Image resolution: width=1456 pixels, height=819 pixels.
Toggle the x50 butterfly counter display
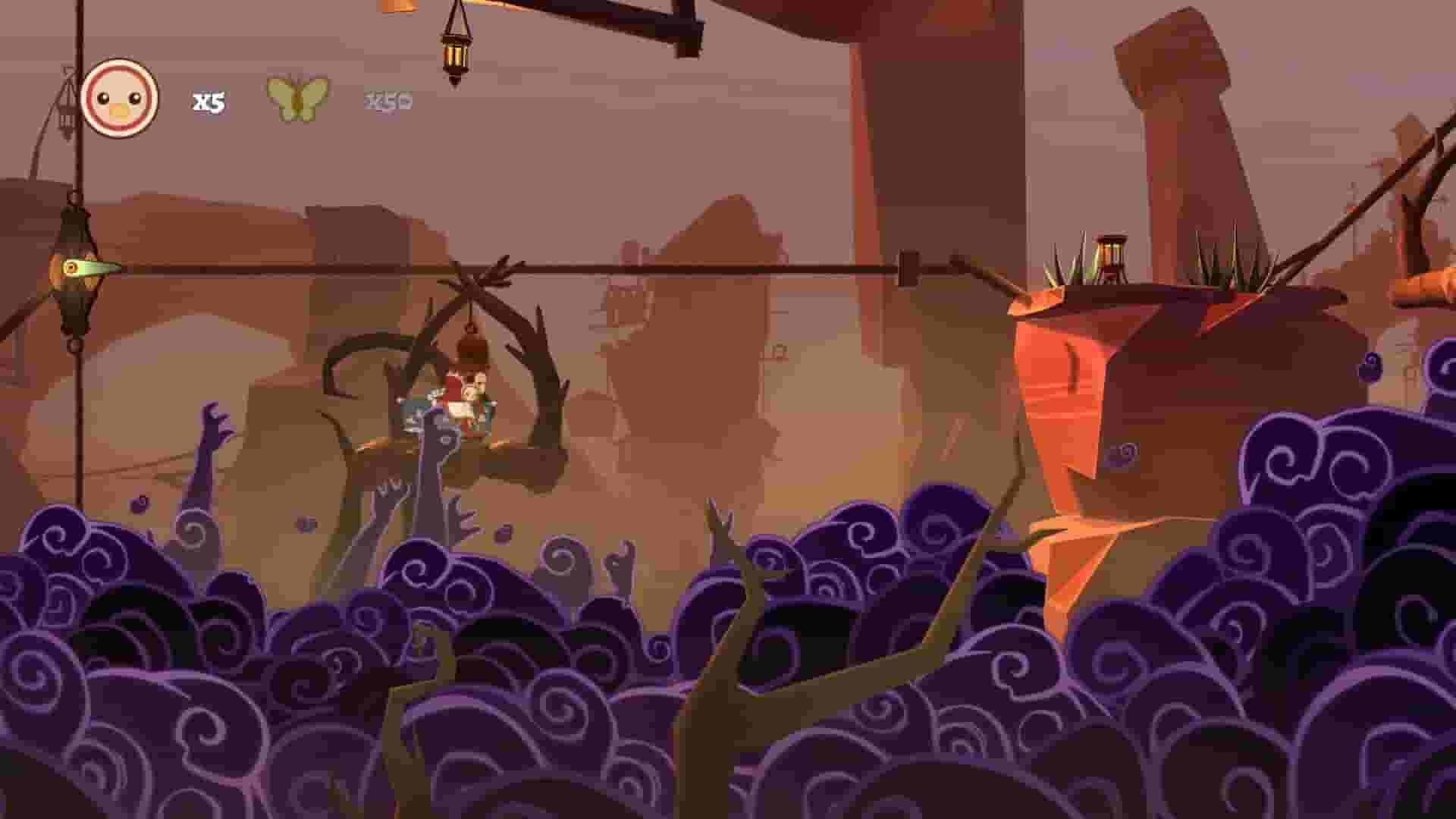[388, 100]
